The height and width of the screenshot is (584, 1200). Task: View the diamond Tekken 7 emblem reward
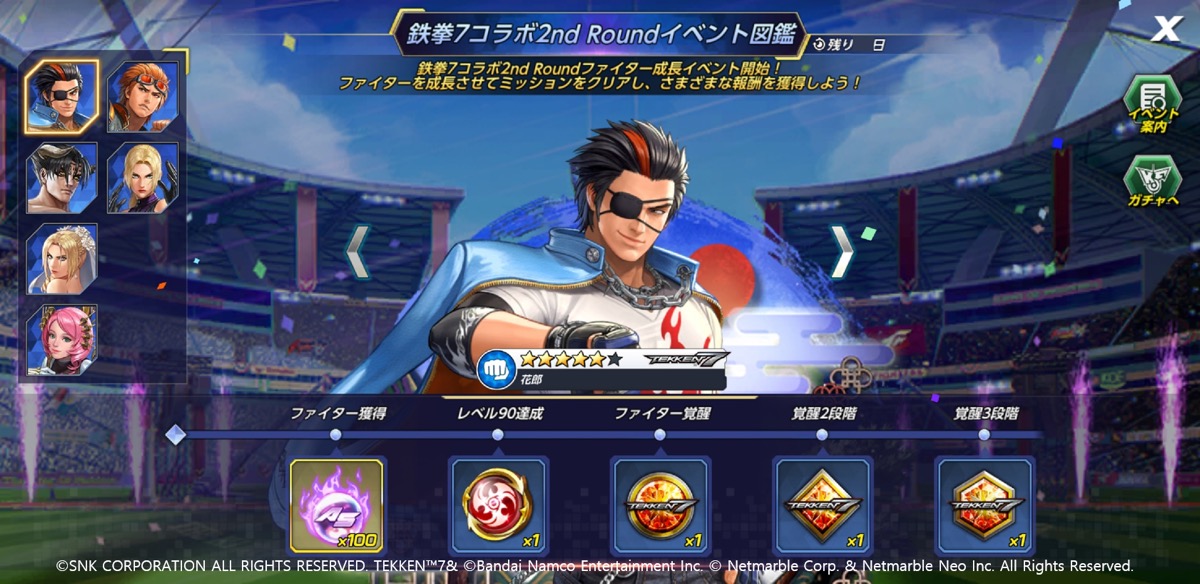(822, 505)
